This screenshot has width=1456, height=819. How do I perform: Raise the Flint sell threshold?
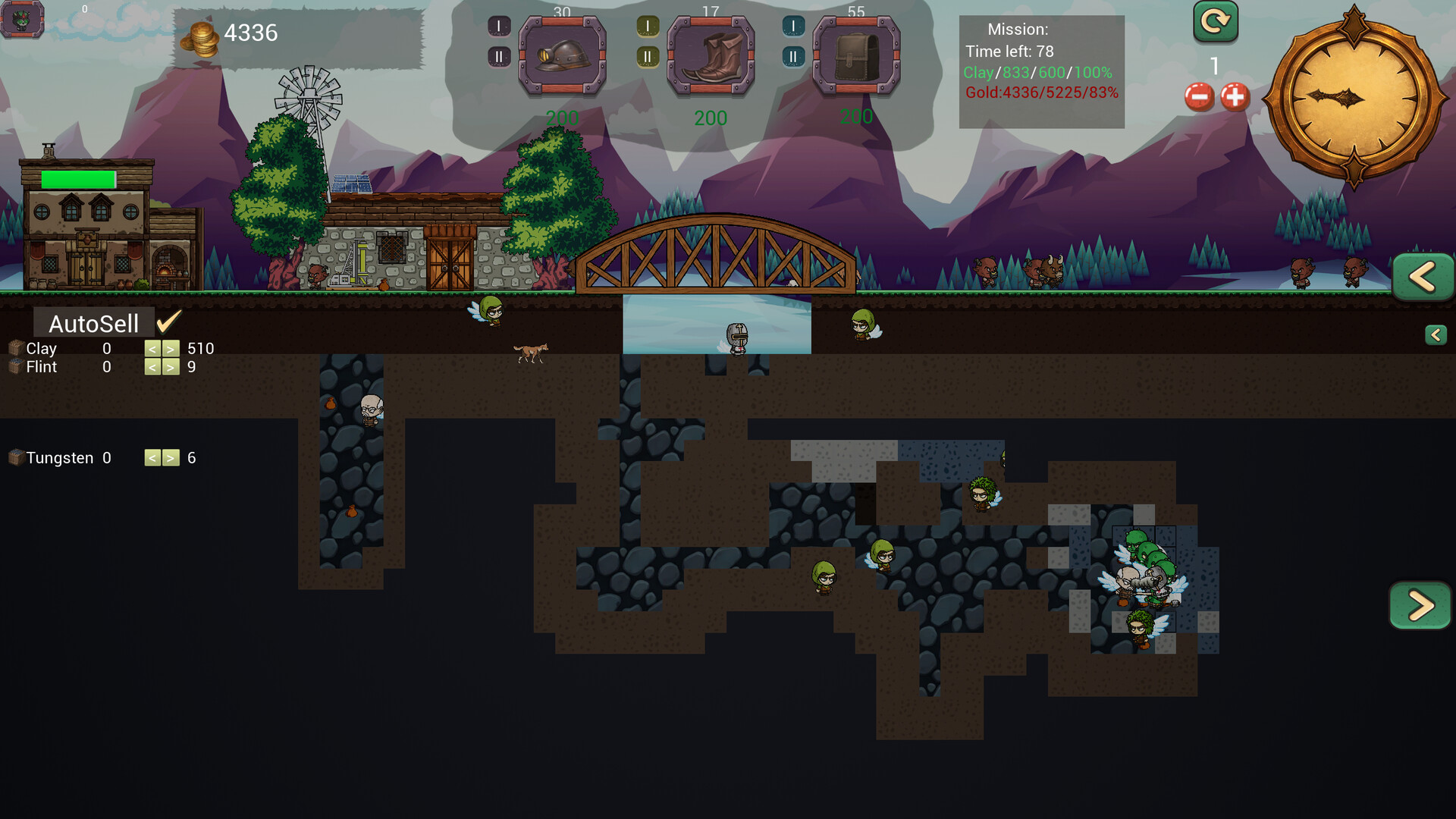click(x=171, y=367)
